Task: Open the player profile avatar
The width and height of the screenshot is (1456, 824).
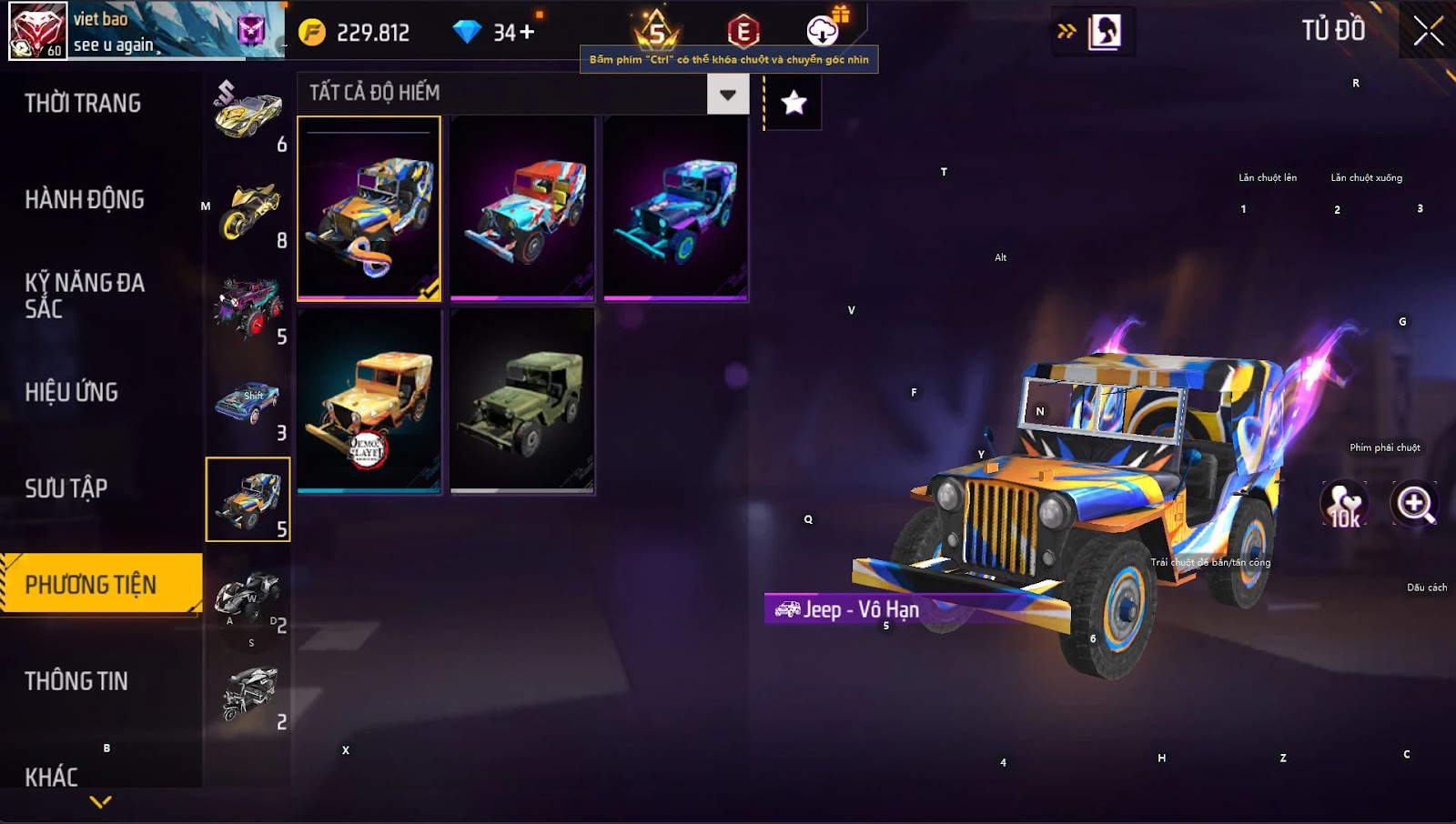Action: click(37, 30)
